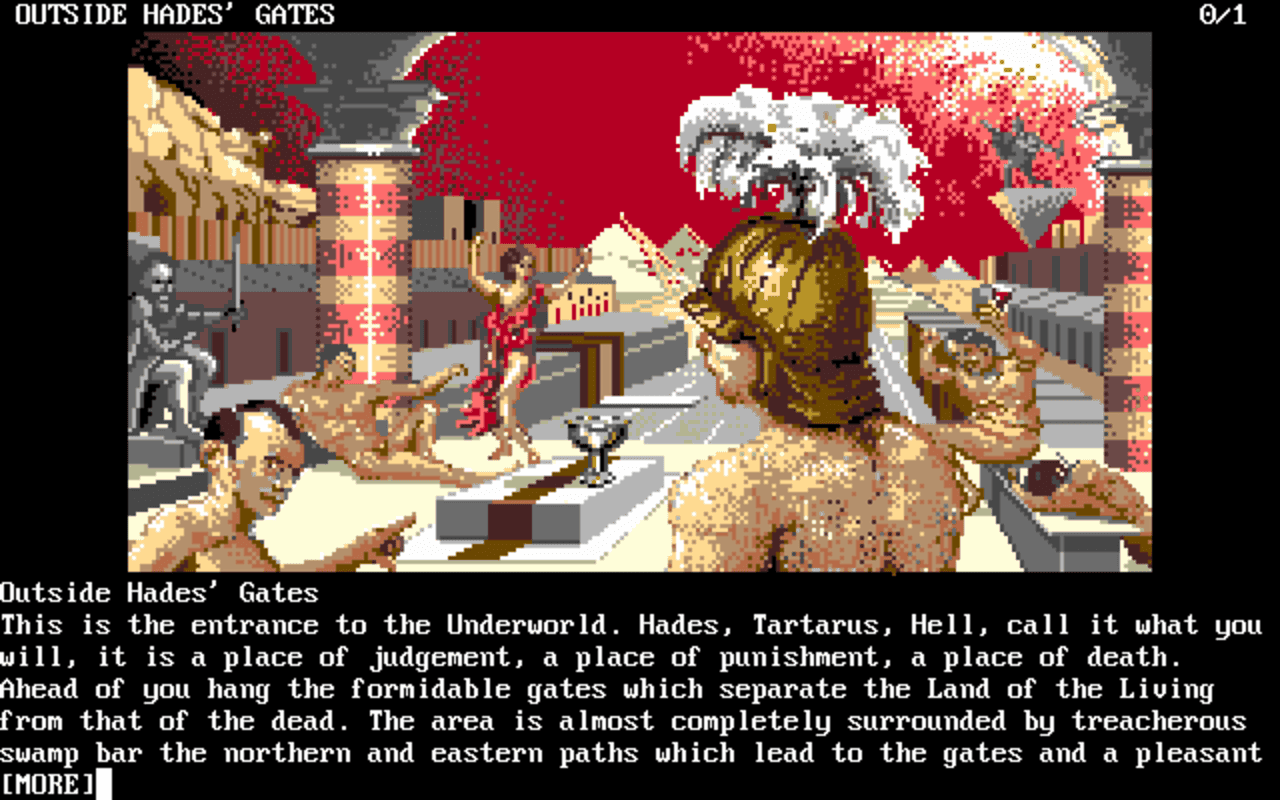The image size is (1280, 800).
Task: Click the [MORE] prompt to continue text
Action: [x=47, y=784]
